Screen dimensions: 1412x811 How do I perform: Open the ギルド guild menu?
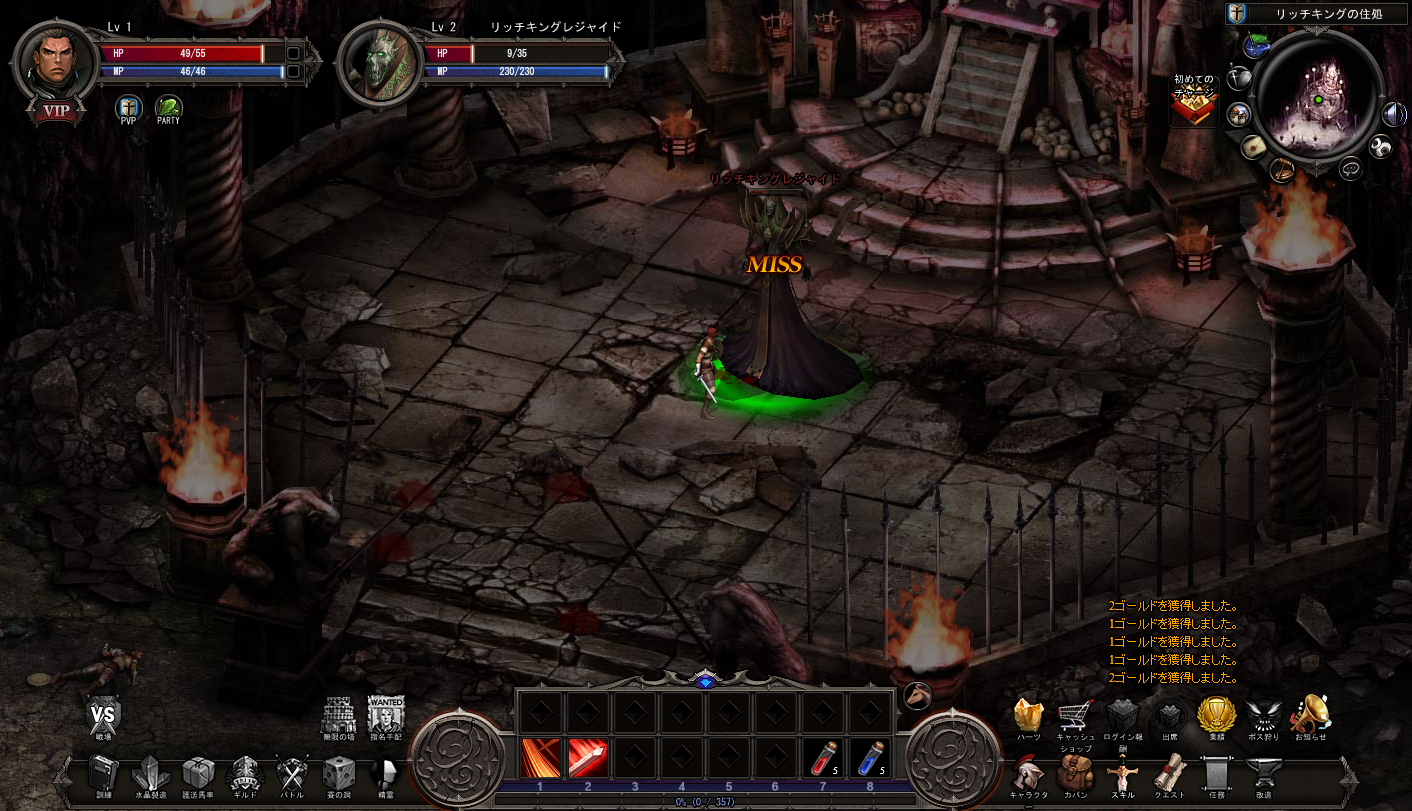[246, 773]
